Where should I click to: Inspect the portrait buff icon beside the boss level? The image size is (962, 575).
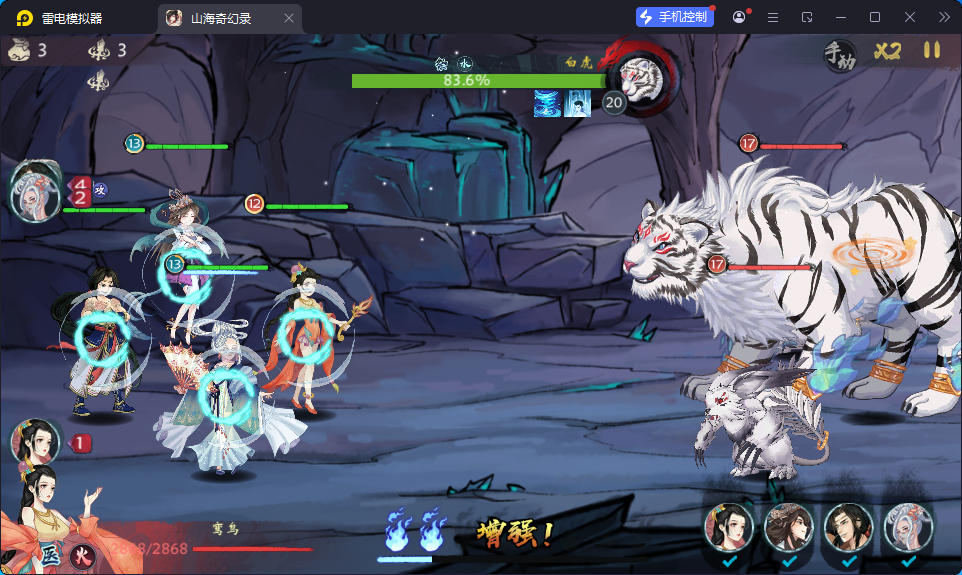(578, 103)
